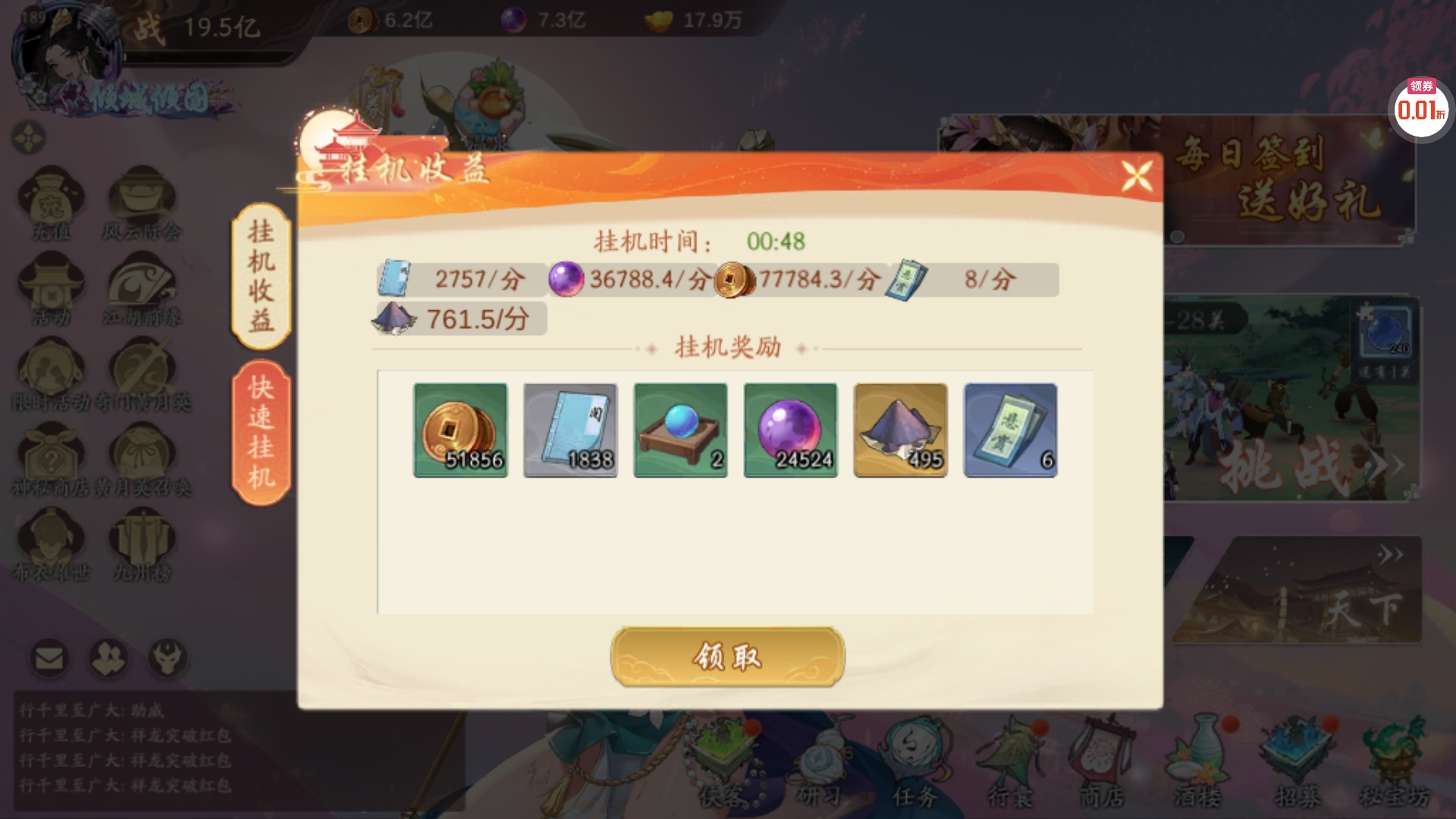This screenshot has height=819, width=1456.
Task: Select the 51856 copper coin reward thumbnail
Action: pos(460,430)
